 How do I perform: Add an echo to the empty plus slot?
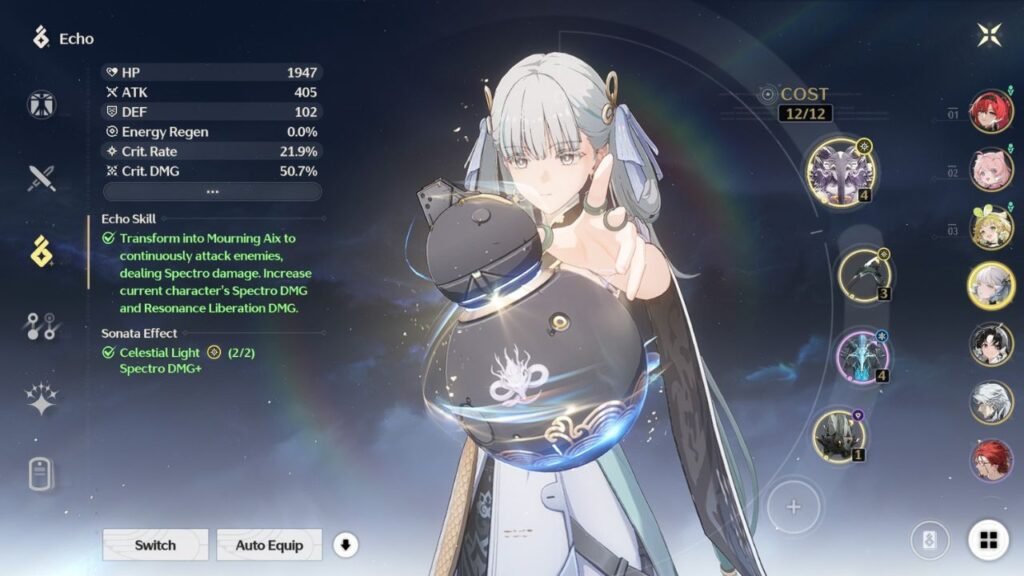[x=793, y=507]
